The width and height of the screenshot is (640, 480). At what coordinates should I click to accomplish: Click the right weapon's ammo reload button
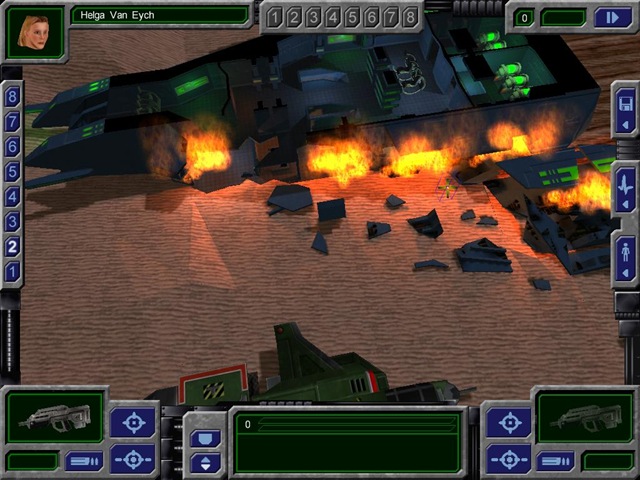point(555,461)
